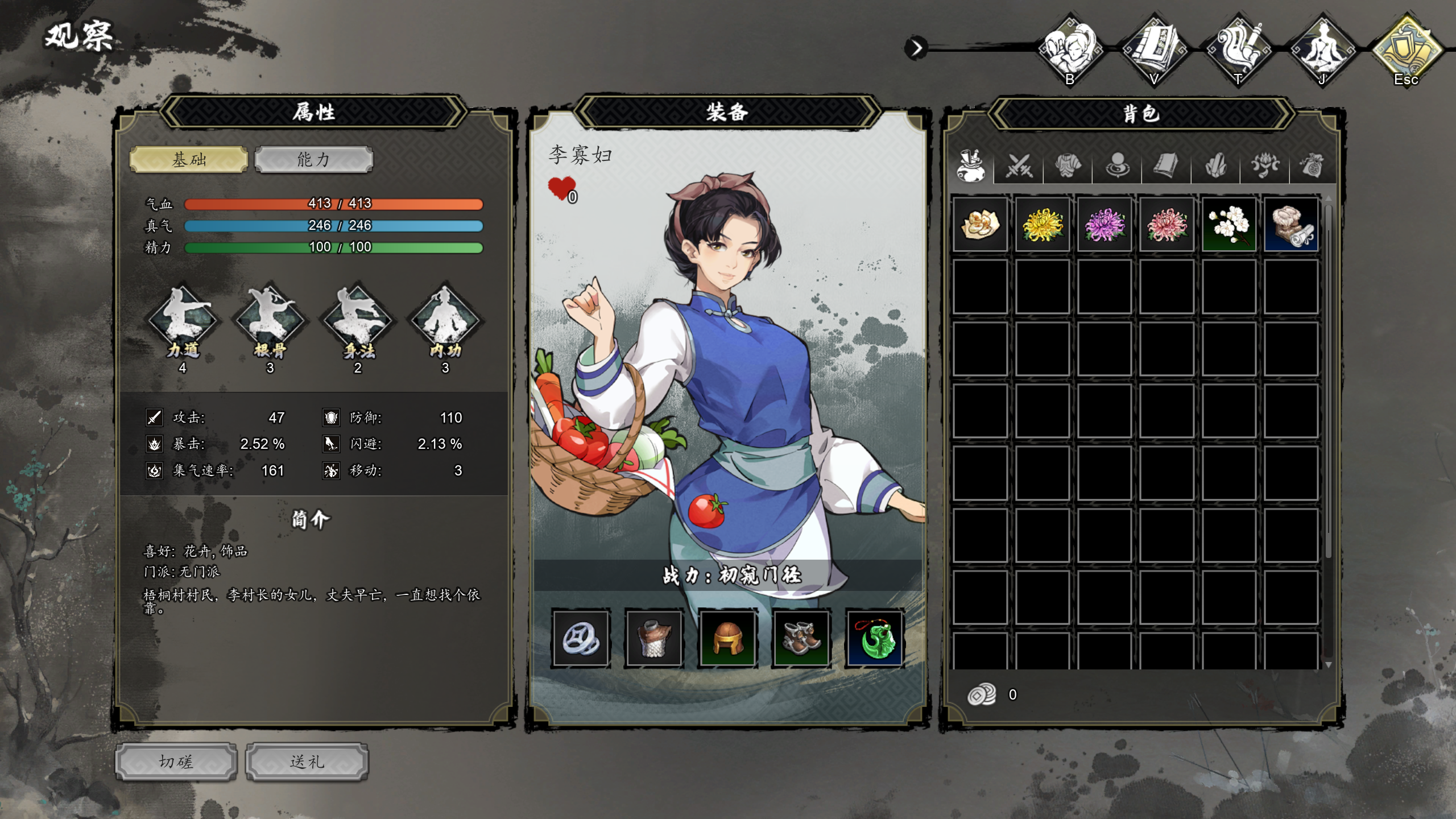Filter the bag by weapons category
Viewport: 1456px width, 819px height.
coord(1019,166)
